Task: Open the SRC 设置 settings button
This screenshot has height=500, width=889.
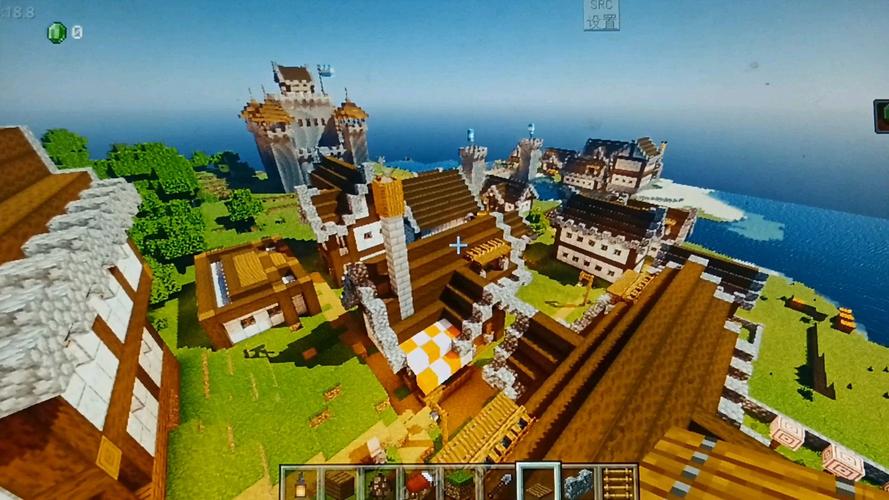Action: (x=601, y=14)
